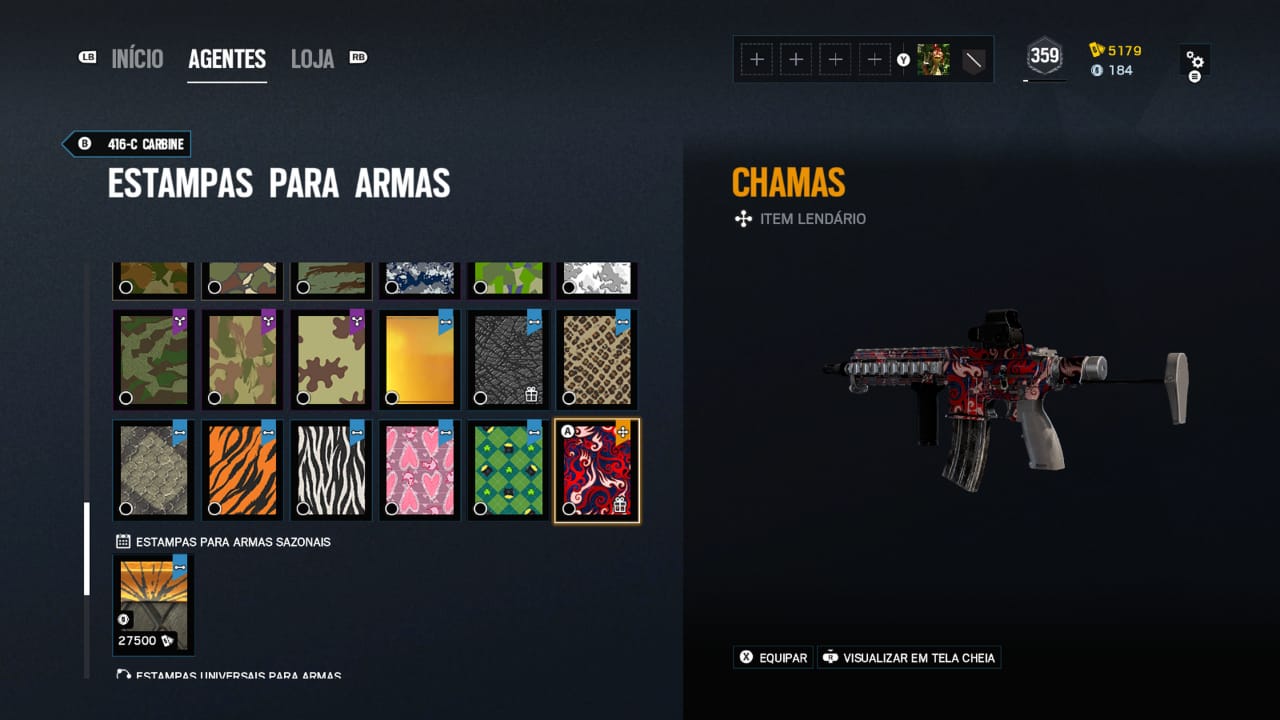This screenshot has width=1280, height=720.
Task: Click the universal skins icon beside Estampas Universais
Action: (x=123, y=676)
